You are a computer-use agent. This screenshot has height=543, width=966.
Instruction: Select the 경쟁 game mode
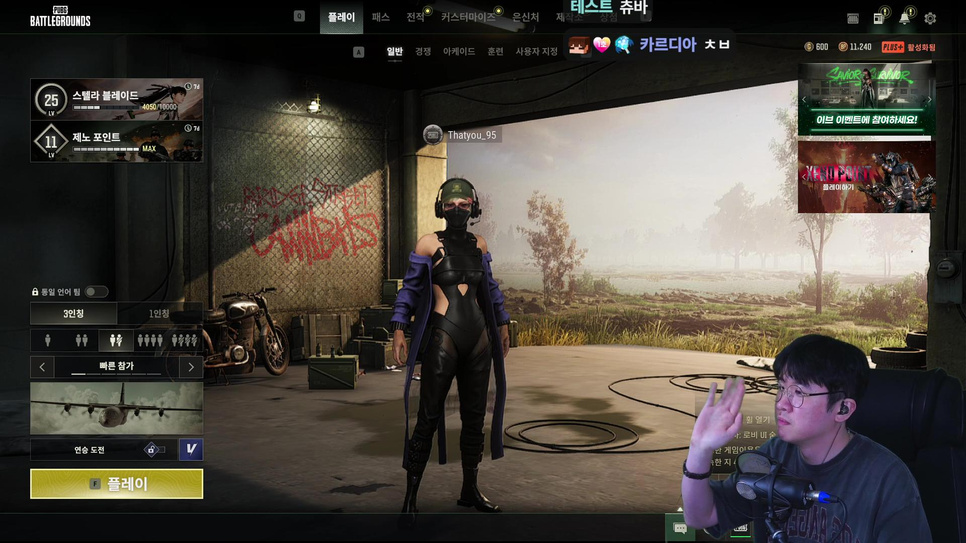423,51
